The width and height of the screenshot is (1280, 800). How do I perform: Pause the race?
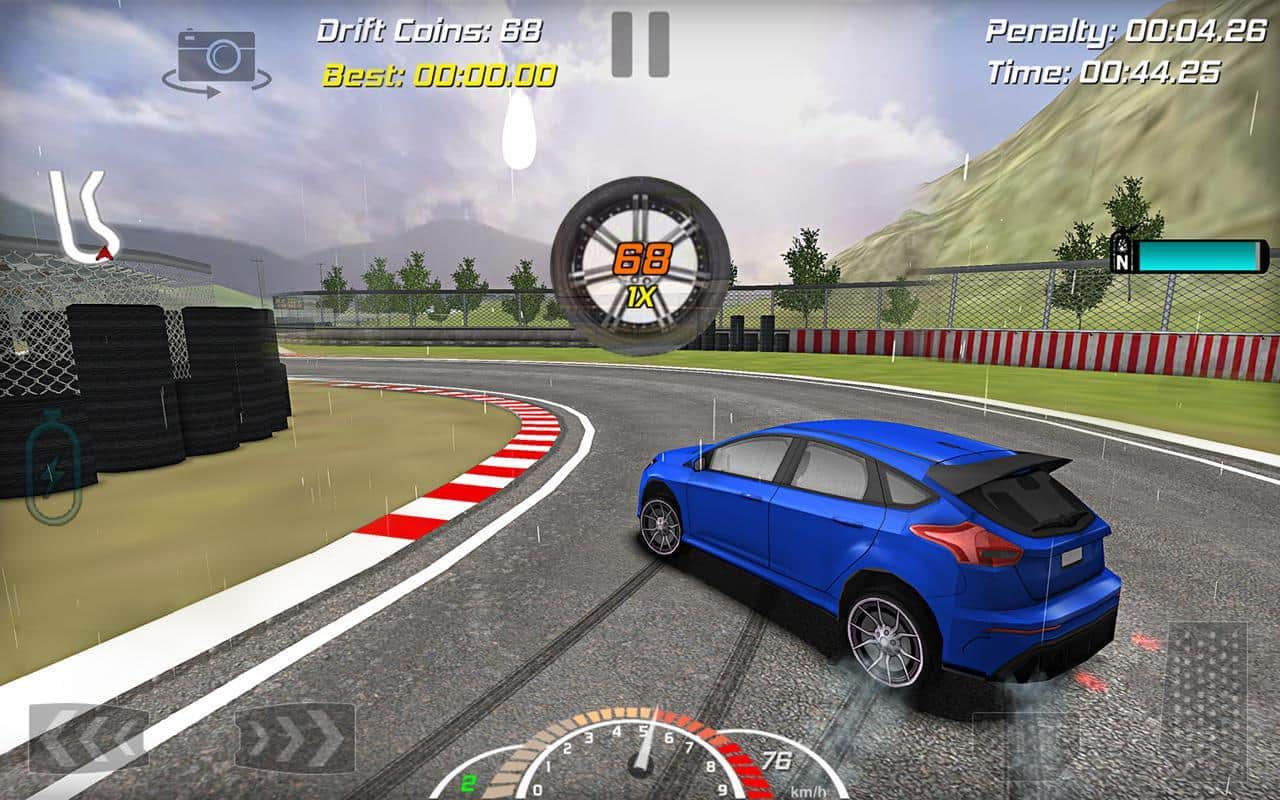pyautogui.click(x=640, y=45)
